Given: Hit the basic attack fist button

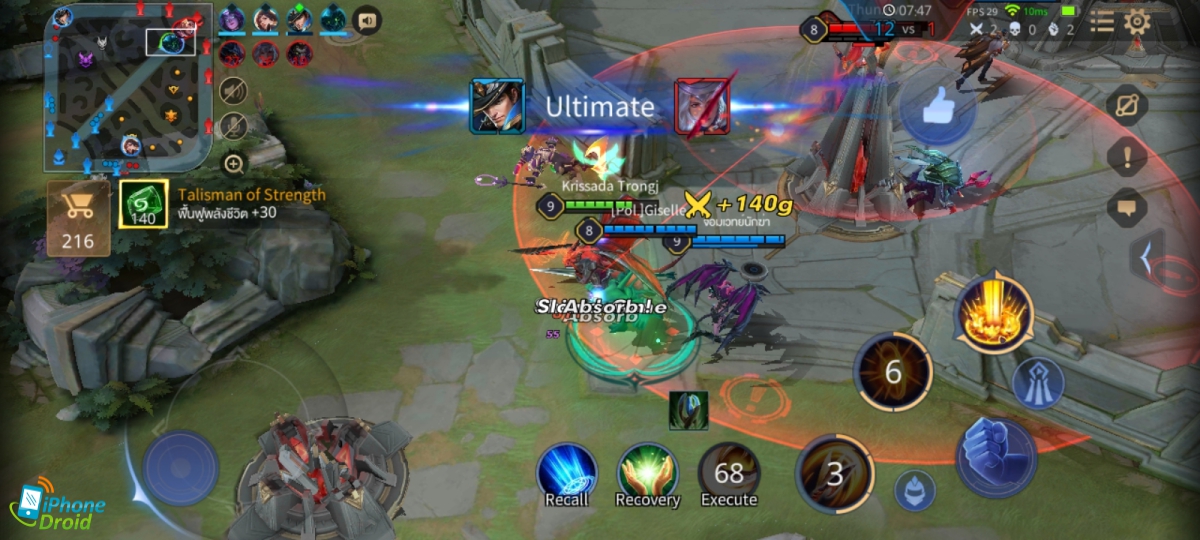Looking at the screenshot, I should [996, 456].
